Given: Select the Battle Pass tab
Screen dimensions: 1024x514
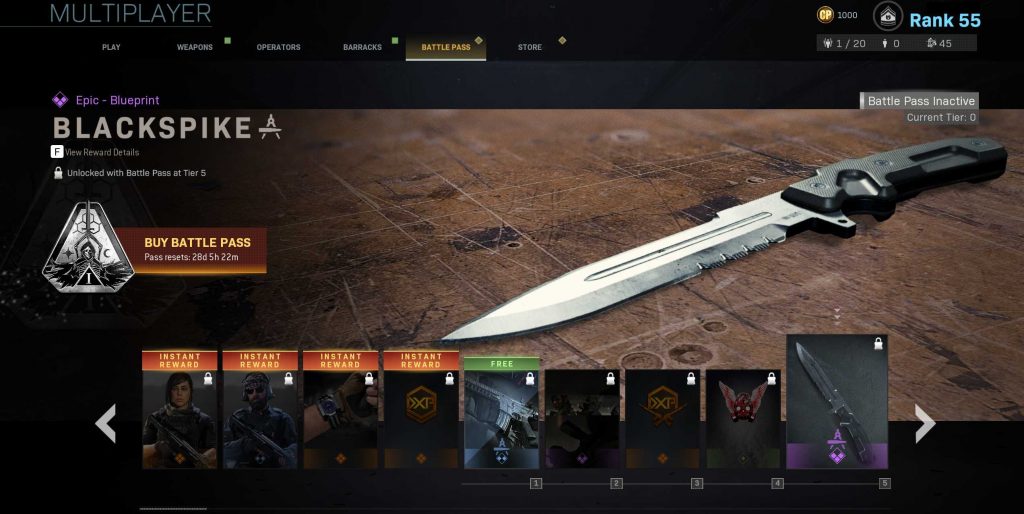Looking at the screenshot, I should [x=446, y=47].
